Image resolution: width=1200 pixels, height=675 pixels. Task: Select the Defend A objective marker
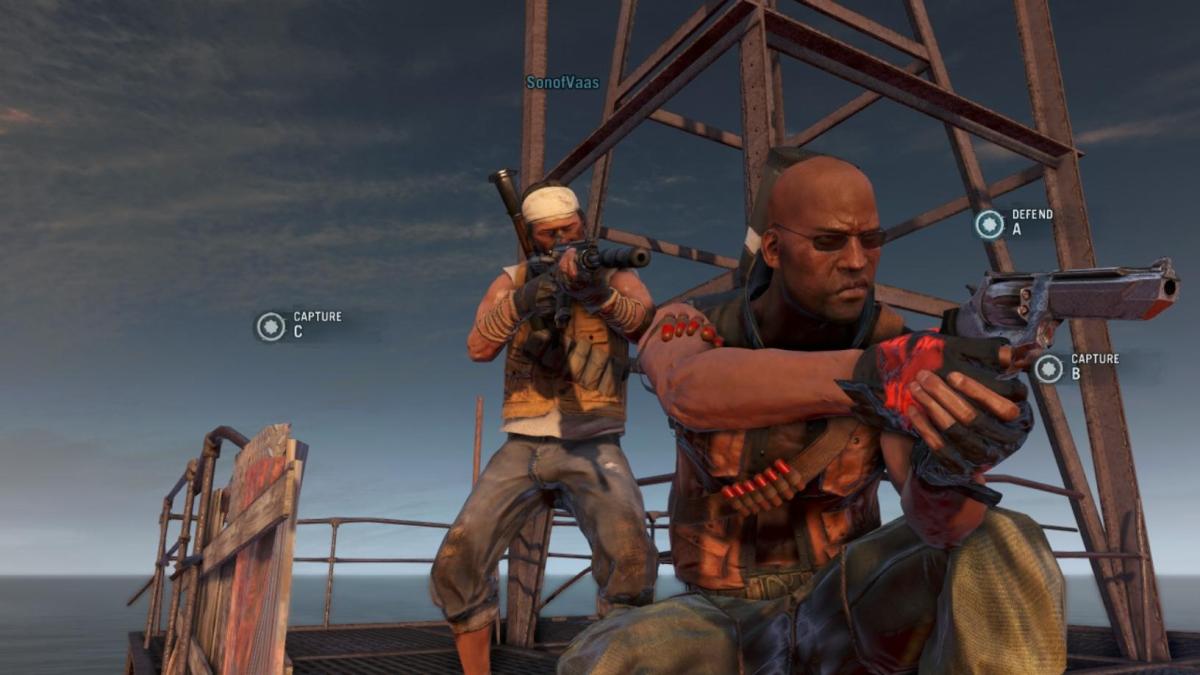tap(990, 223)
